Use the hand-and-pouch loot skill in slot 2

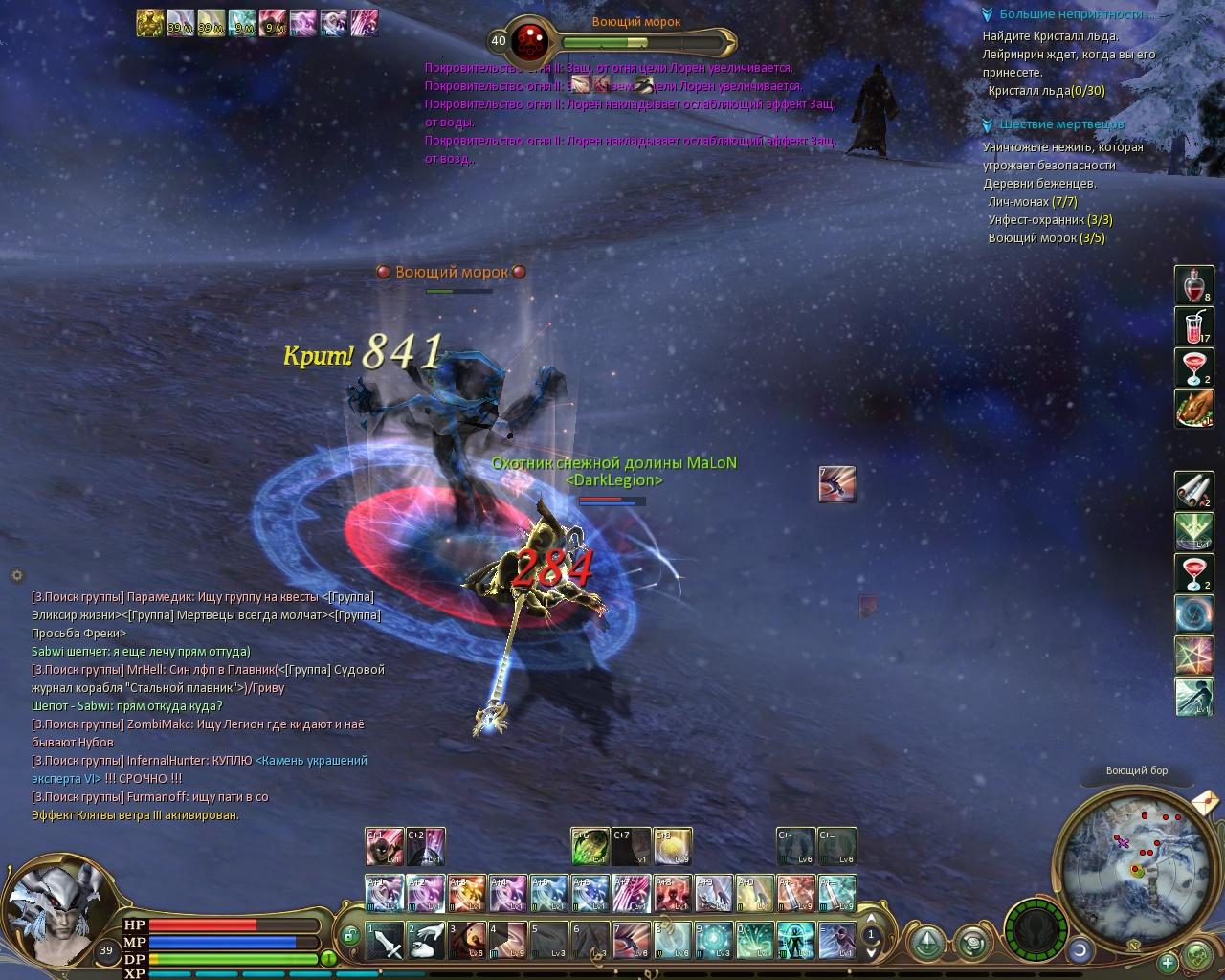(425, 941)
